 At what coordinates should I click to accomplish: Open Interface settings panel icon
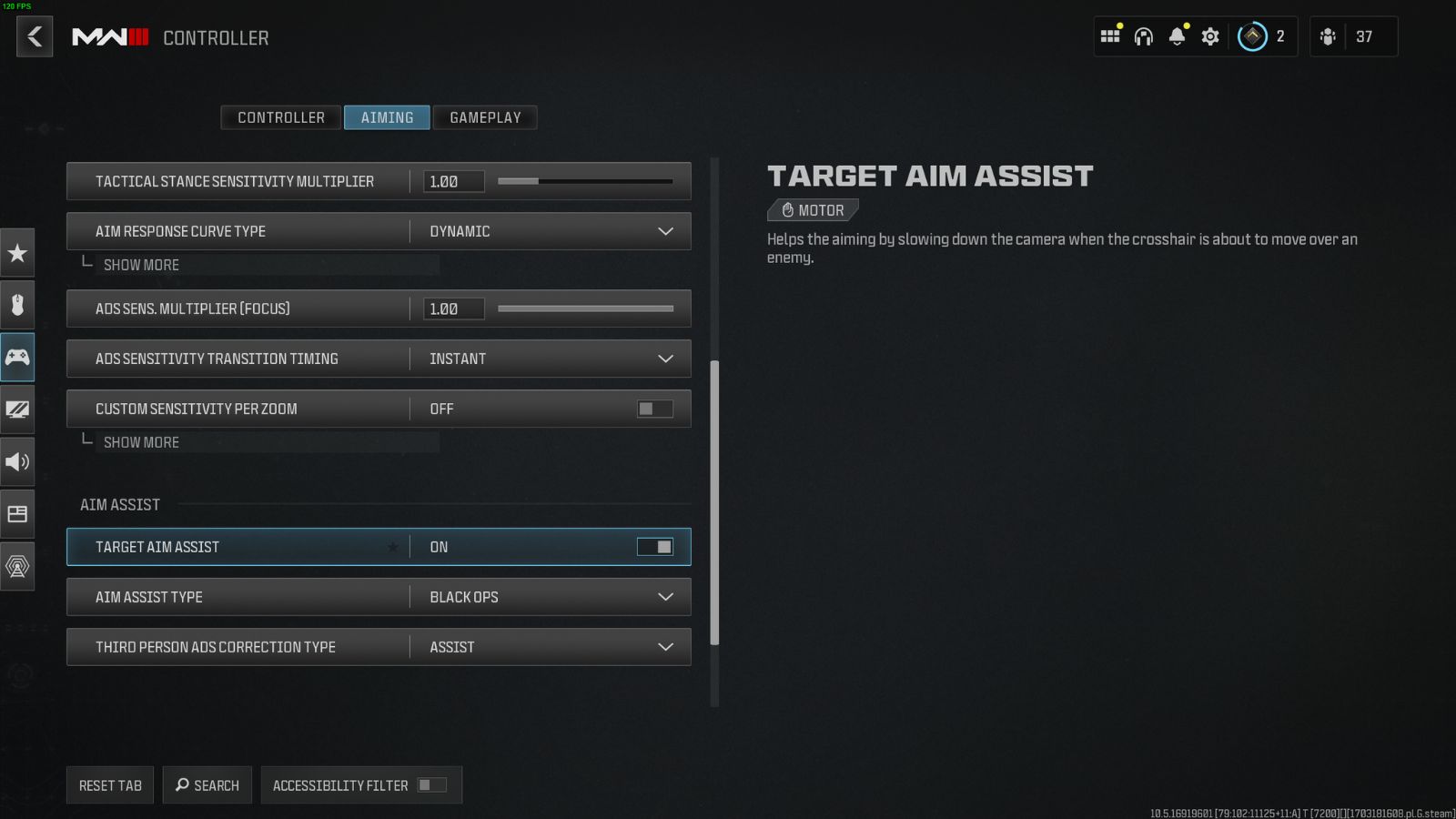click(x=17, y=513)
